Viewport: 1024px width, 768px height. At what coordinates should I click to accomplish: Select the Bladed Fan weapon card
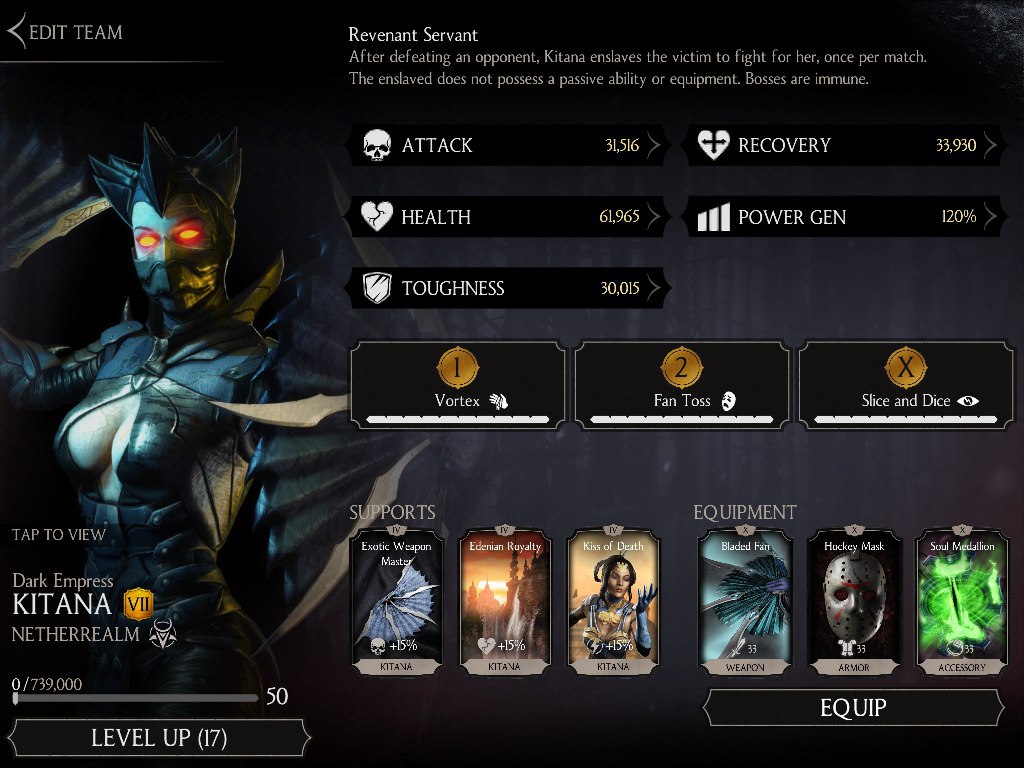[746, 600]
